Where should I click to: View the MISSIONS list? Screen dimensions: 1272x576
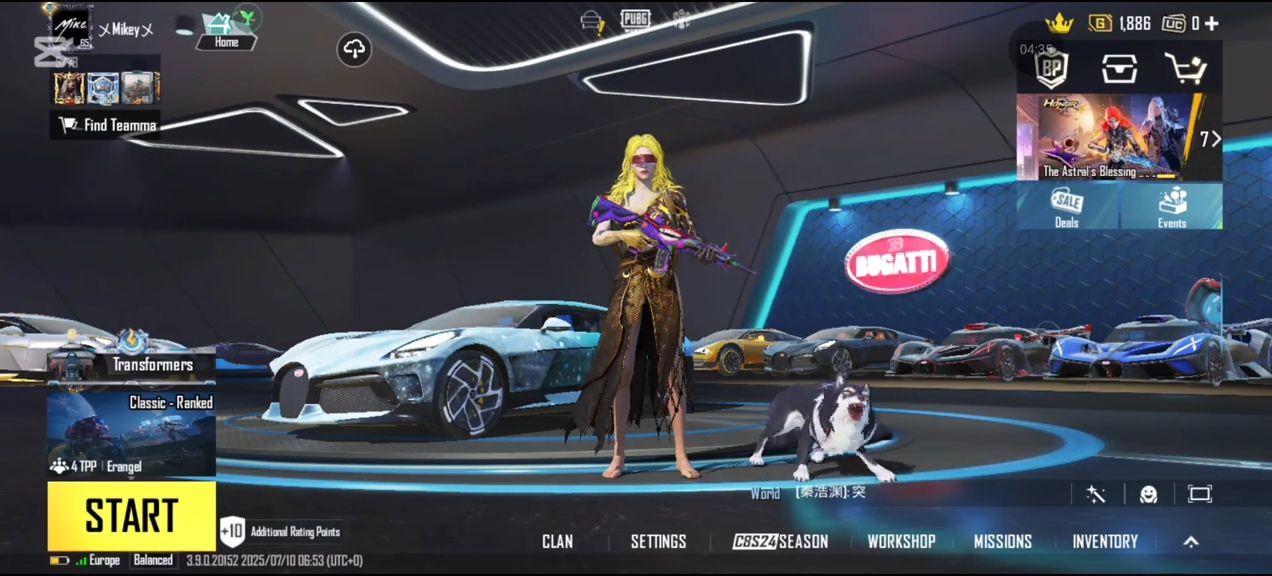(1002, 542)
